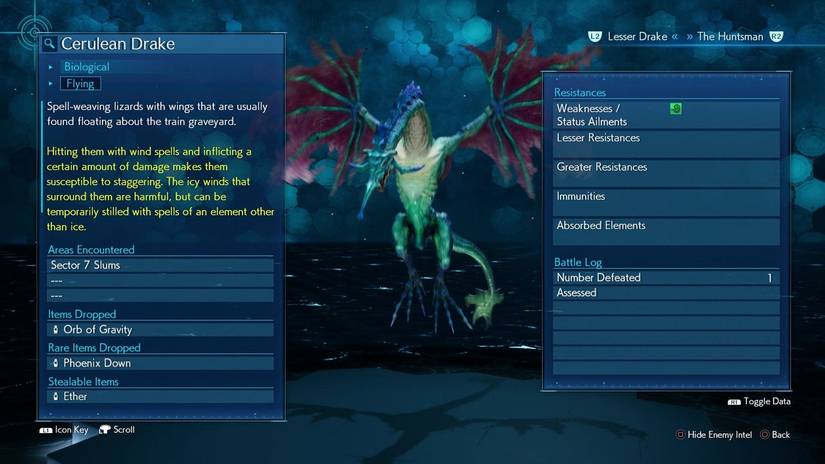Screen dimensions: 825x464
Task: Select the Orb of Gravity dropped item
Action: tap(160, 330)
